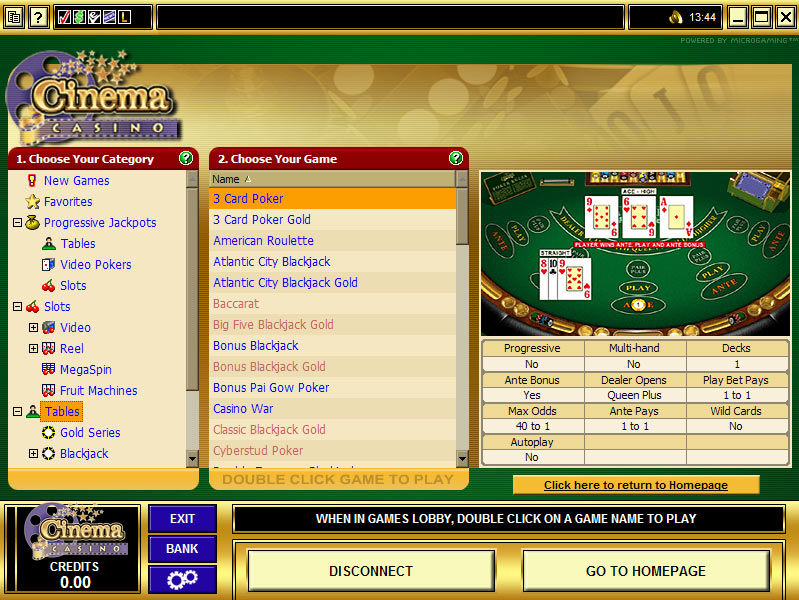
Task: Expand the Video slots subcategory
Action: tap(33, 328)
